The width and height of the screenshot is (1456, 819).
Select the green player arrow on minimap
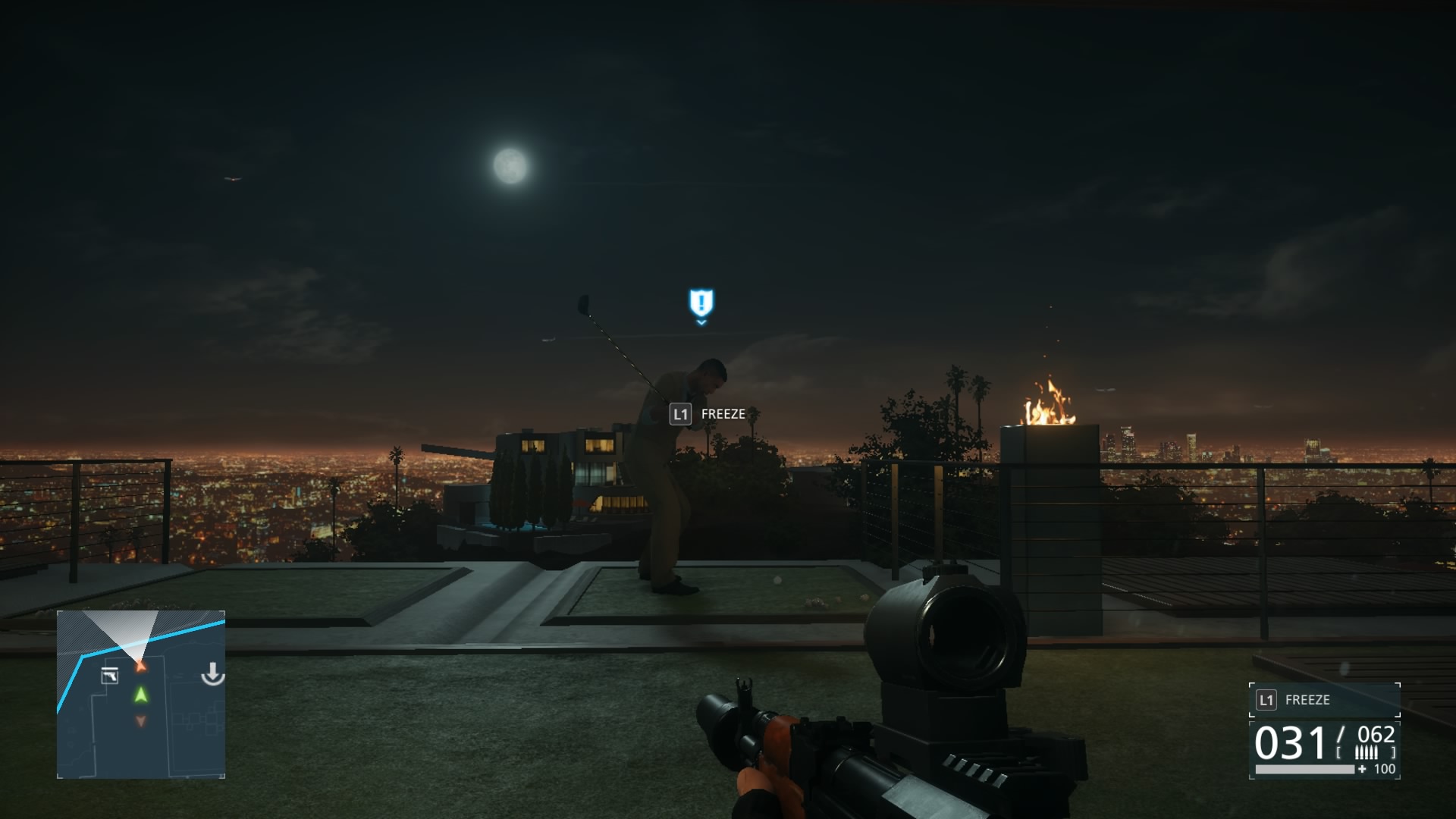click(x=141, y=695)
